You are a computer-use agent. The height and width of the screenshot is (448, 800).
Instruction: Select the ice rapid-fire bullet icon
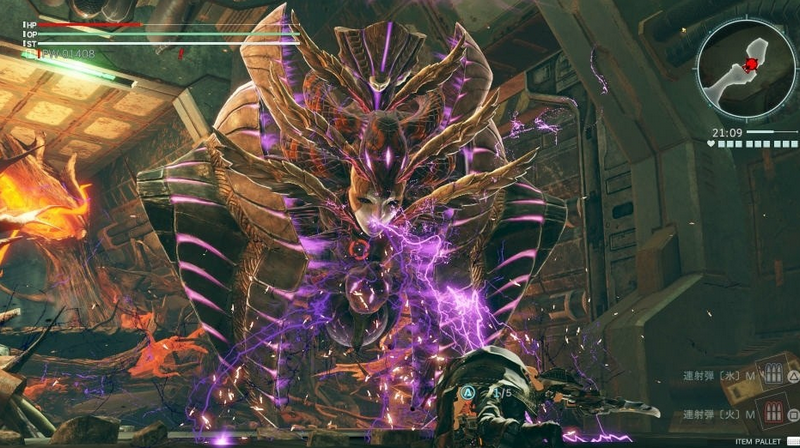click(x=771, y=374)
